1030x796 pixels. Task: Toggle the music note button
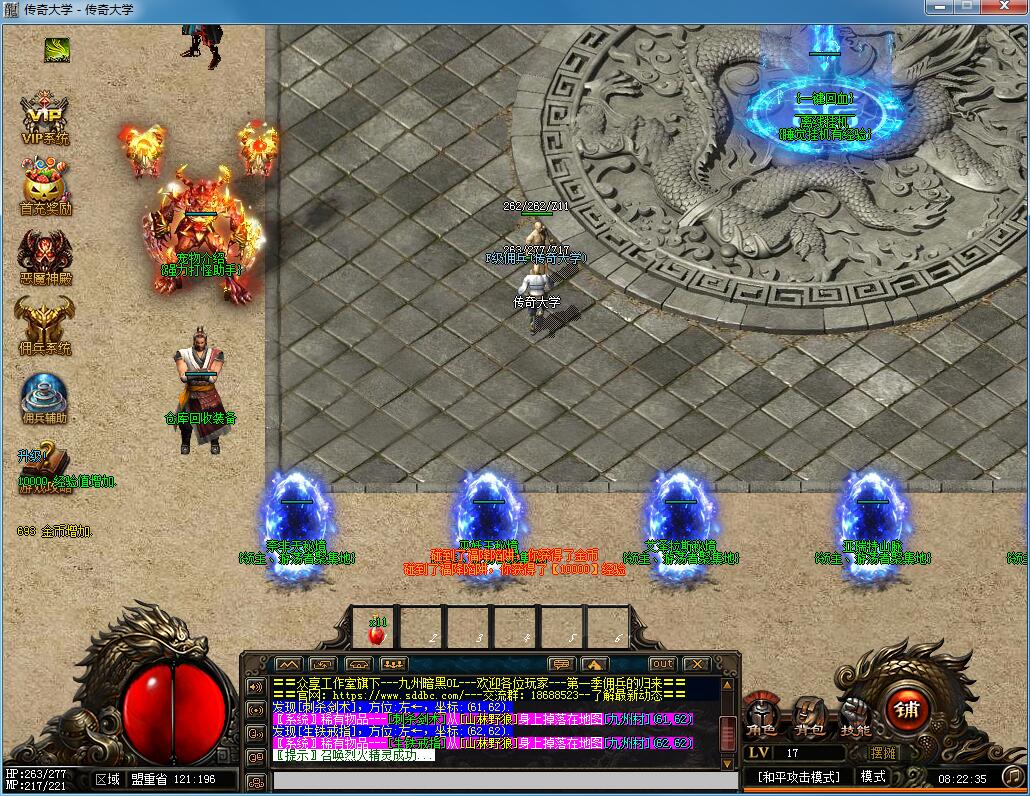[1013, 777]
